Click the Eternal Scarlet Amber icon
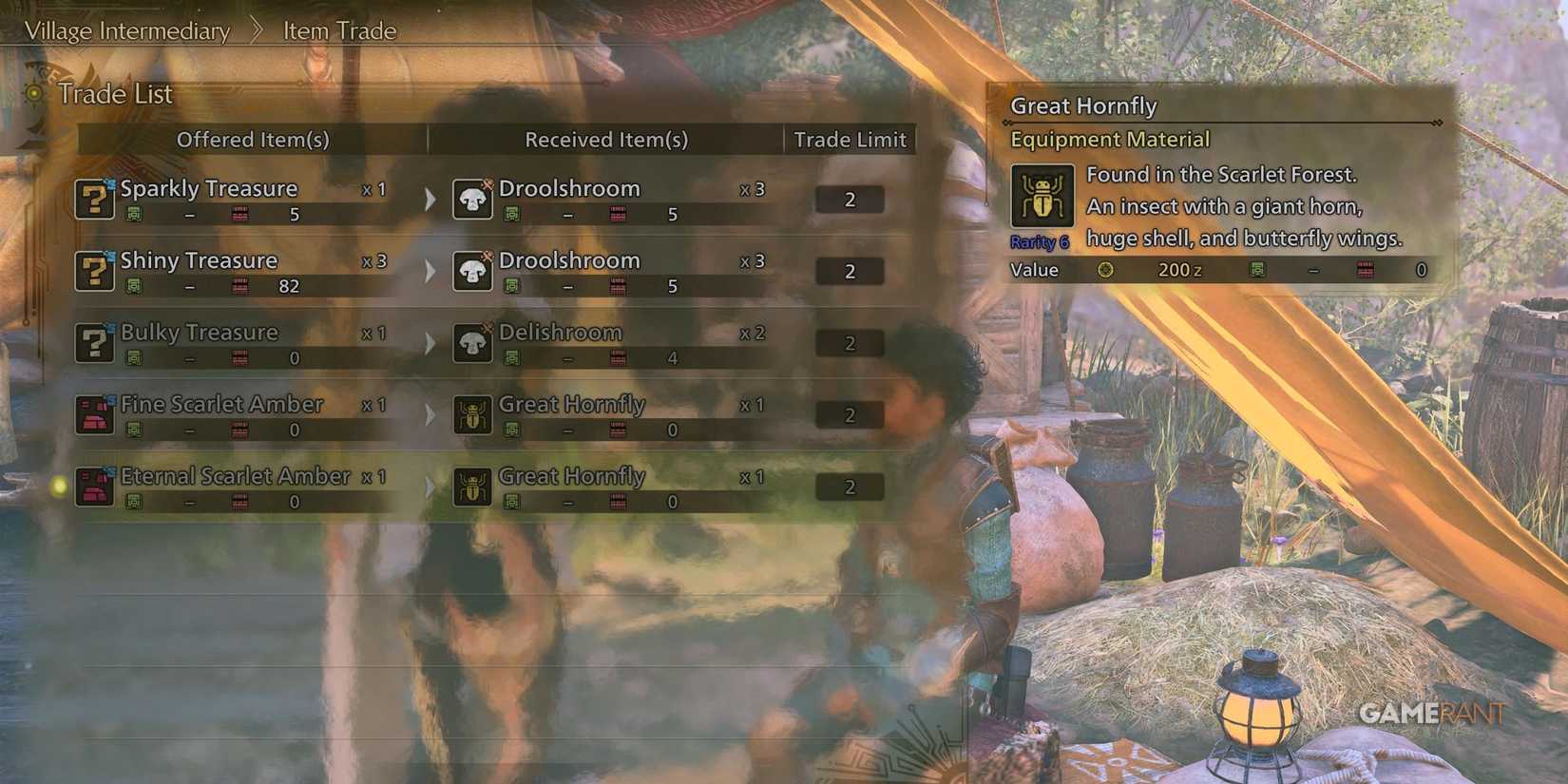Screen dimensions: 1568x784 pos(94,488)
